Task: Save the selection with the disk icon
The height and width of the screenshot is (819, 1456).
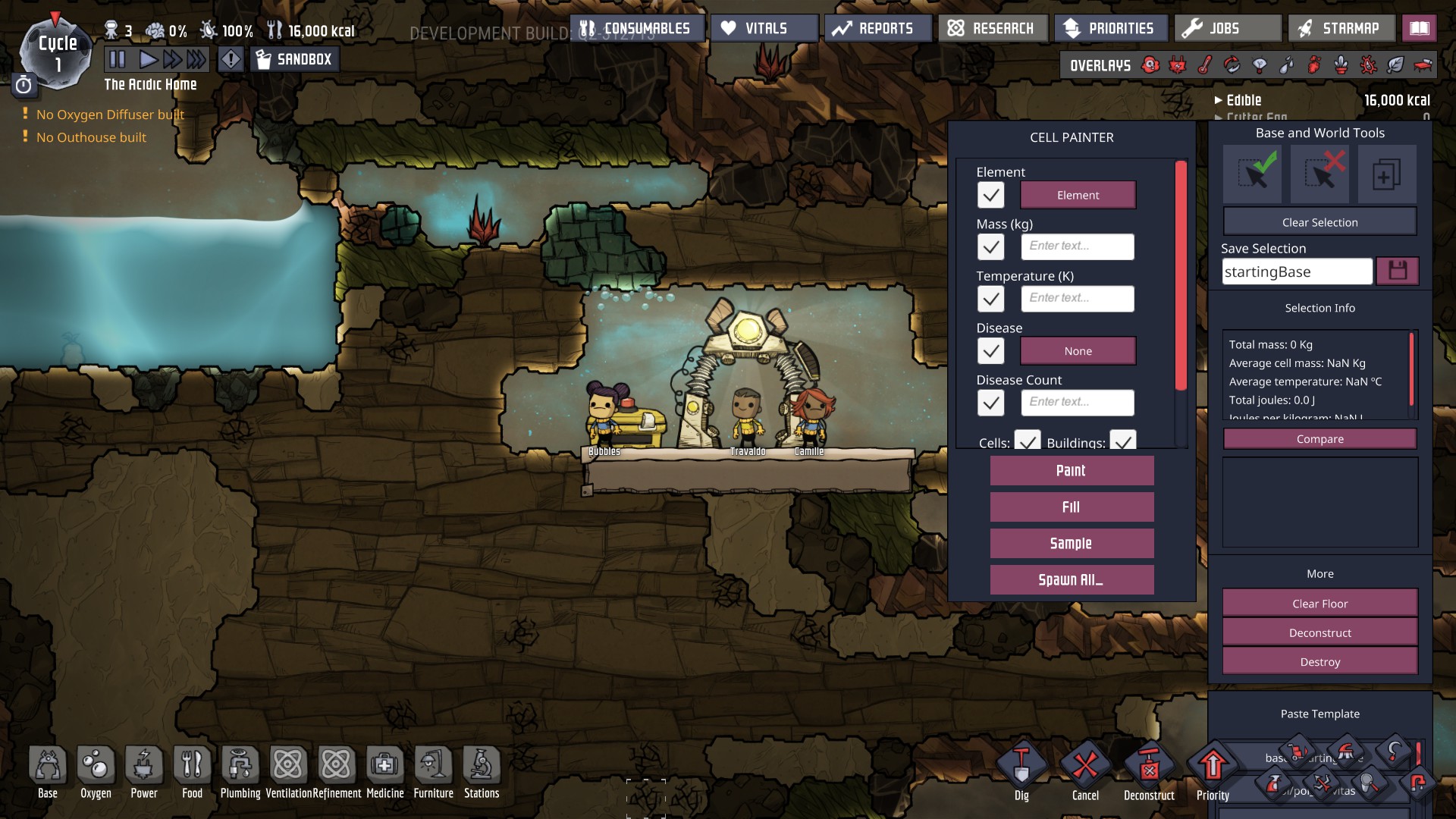Action: coord(1398,271)
